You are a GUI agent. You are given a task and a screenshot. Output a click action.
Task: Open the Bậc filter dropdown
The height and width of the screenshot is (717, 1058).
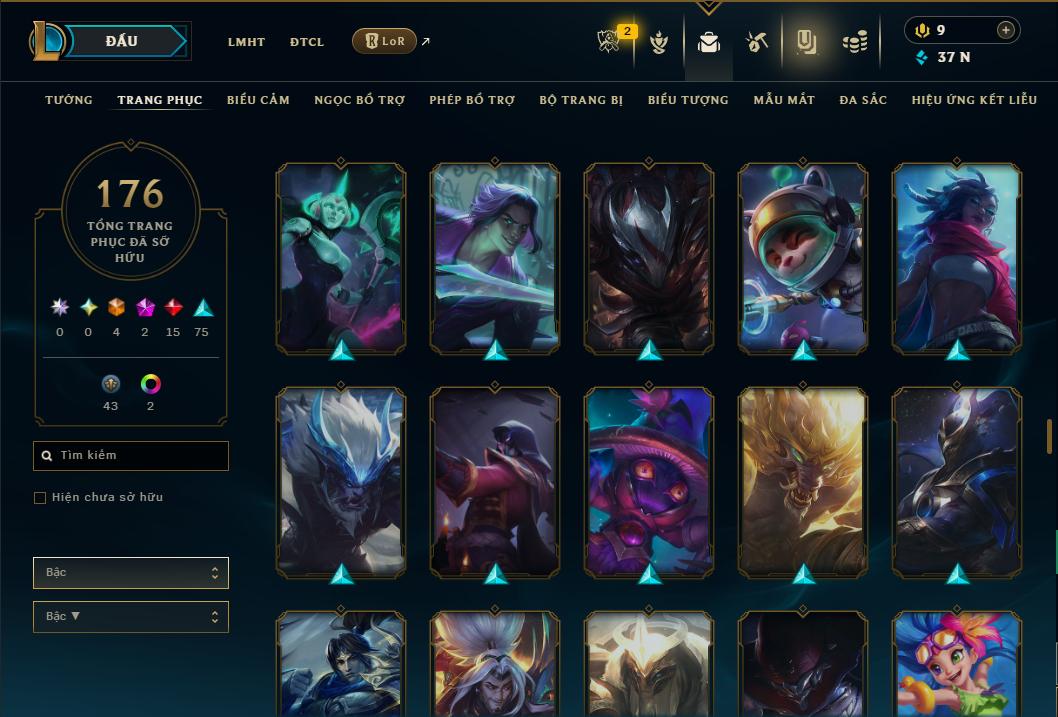(131, 573)
